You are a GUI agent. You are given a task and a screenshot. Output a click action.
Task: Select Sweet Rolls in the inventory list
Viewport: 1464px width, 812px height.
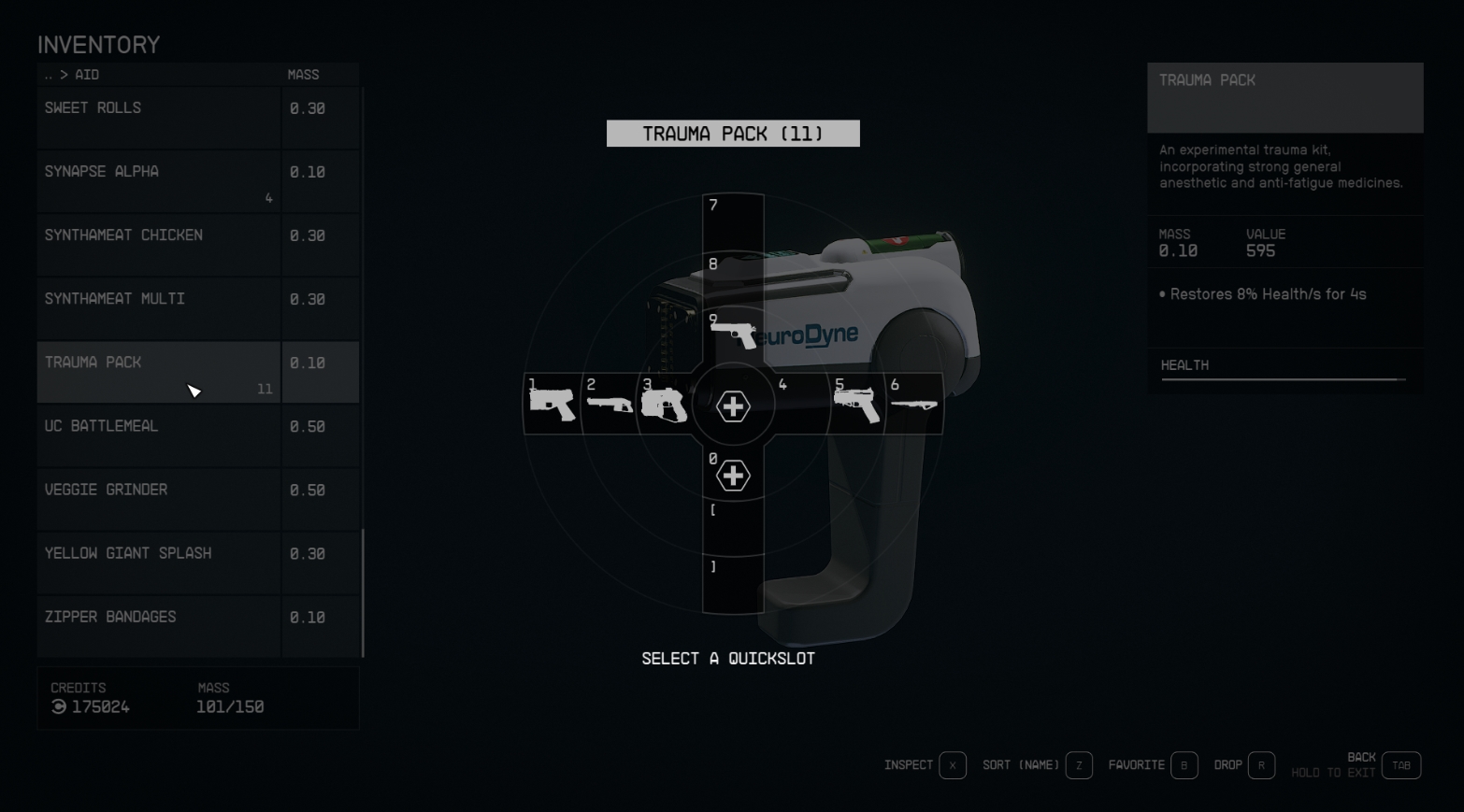(159, 117)
